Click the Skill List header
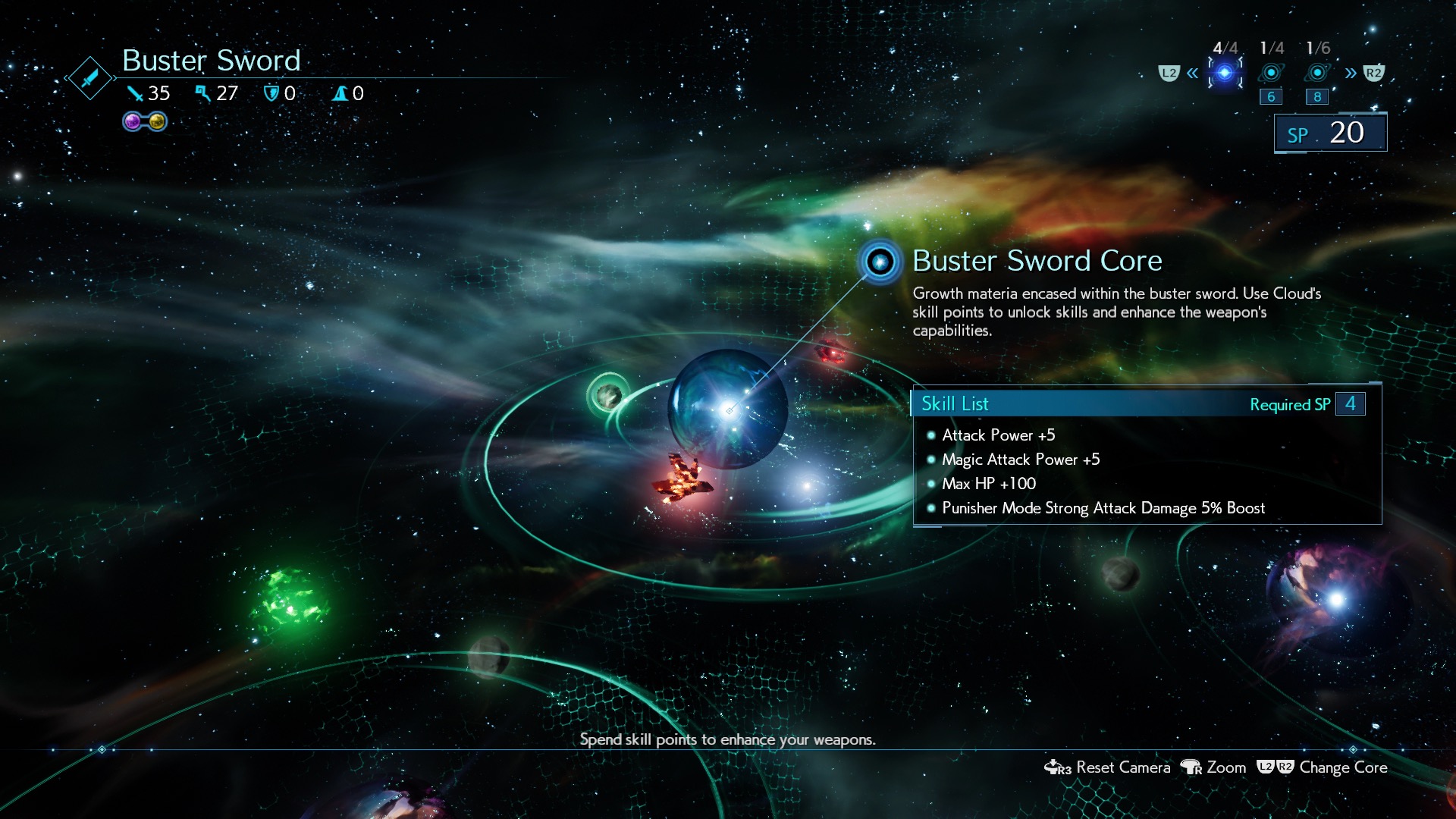Screen dimensions: 1456x819 tap(955, 404)
